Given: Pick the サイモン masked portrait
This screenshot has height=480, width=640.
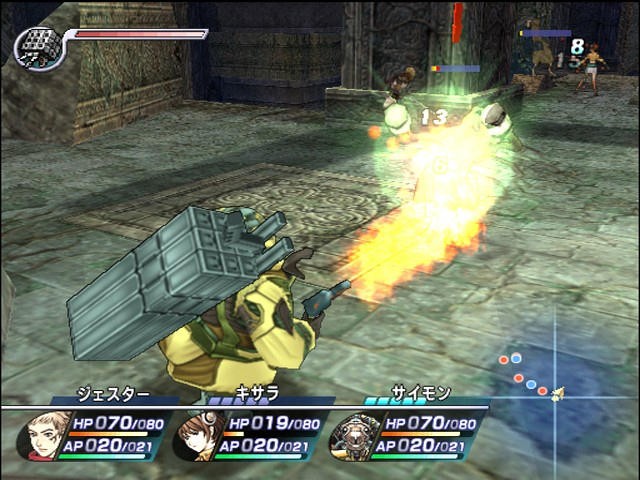Looking at the screenshot, I should point(354,436).
